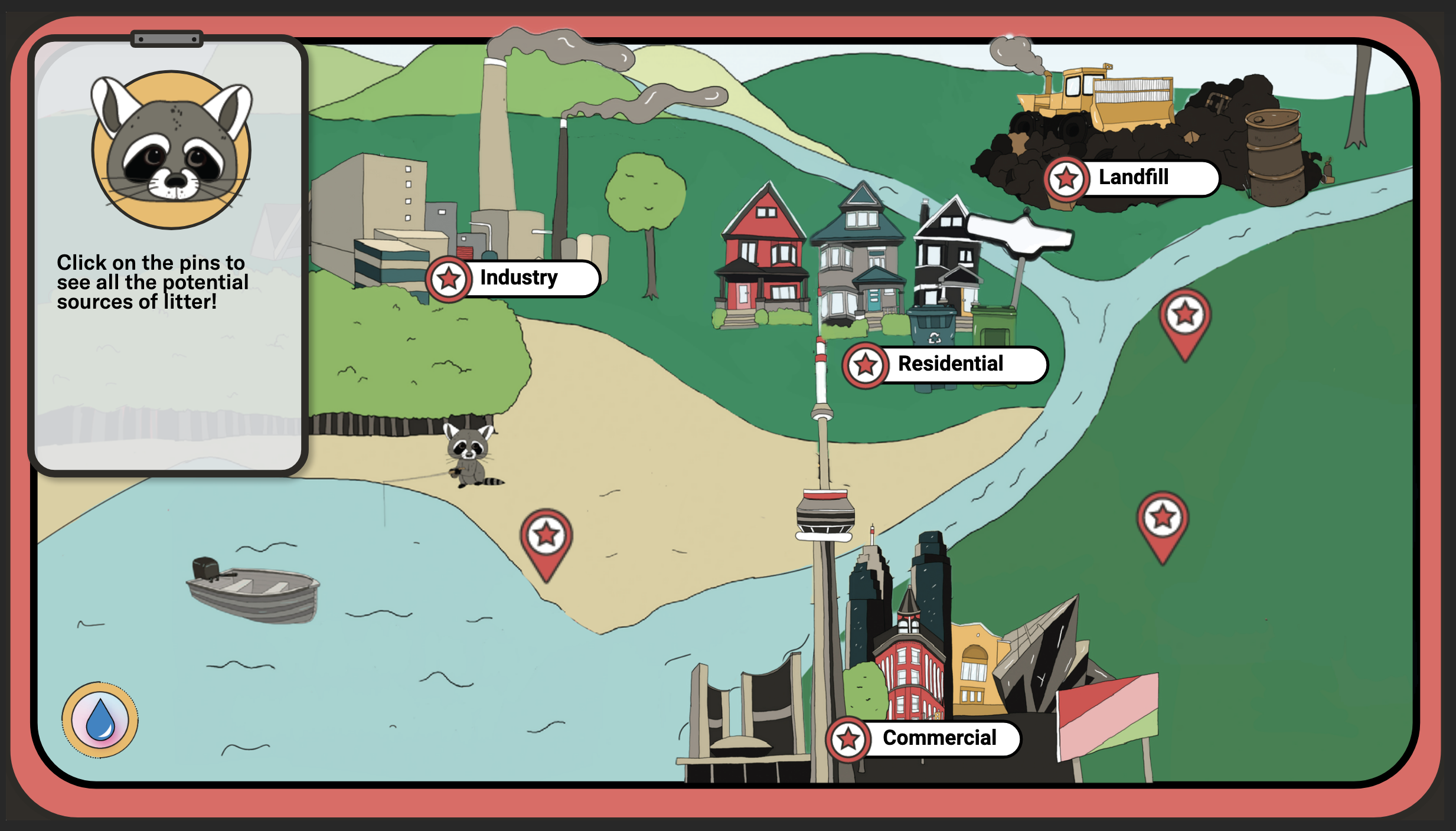Select the fishing raccoon on the beach

pyautogui.click(x=469, y=454)
